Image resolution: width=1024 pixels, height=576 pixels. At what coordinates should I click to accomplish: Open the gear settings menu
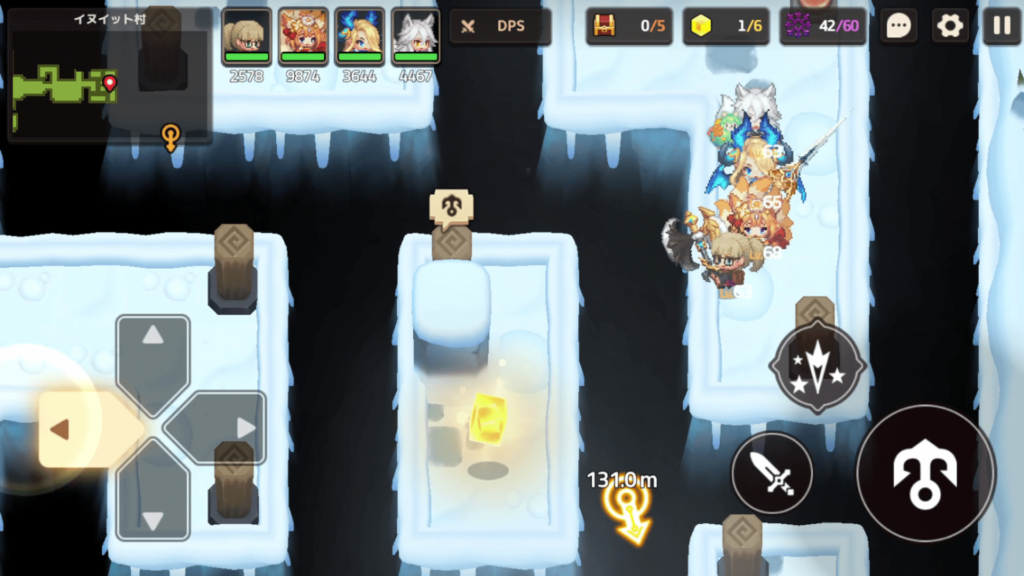950,27
